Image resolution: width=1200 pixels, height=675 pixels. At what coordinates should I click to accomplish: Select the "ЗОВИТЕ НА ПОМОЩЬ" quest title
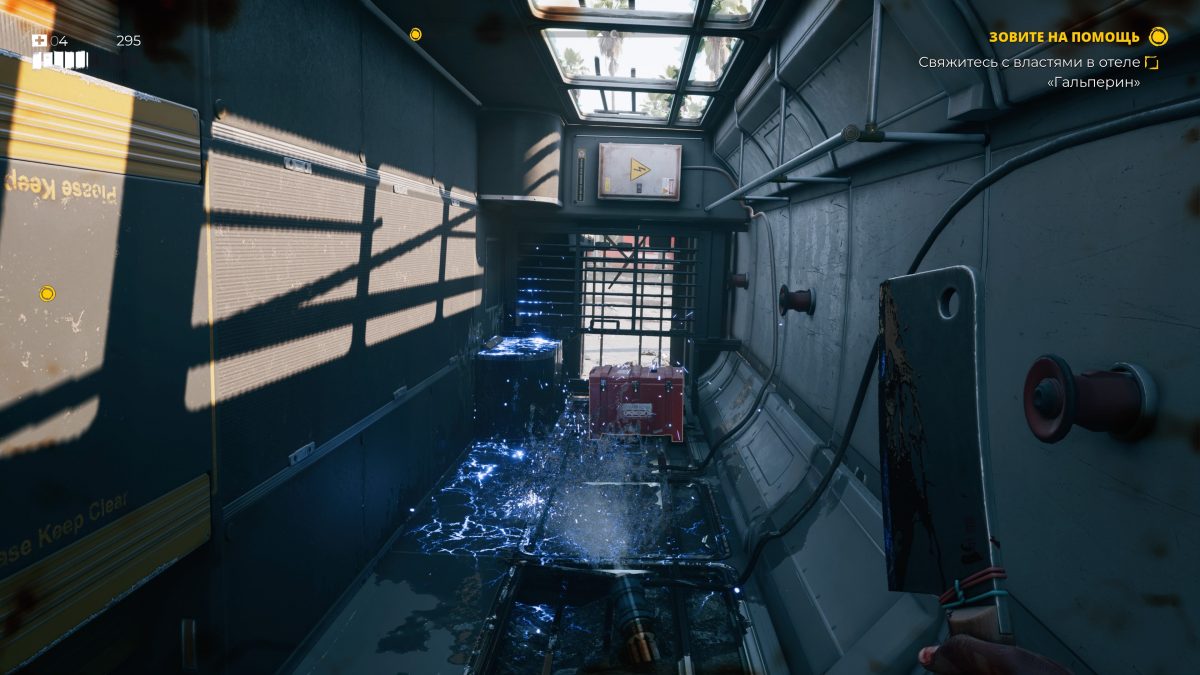(1064, 38)
